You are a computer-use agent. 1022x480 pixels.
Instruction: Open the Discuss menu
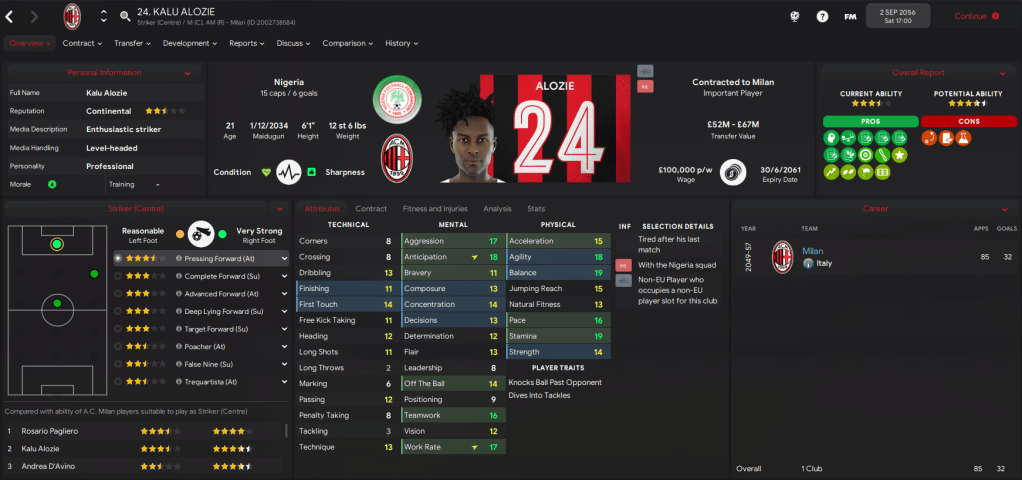pyautogui.click(x=292, y=43)
